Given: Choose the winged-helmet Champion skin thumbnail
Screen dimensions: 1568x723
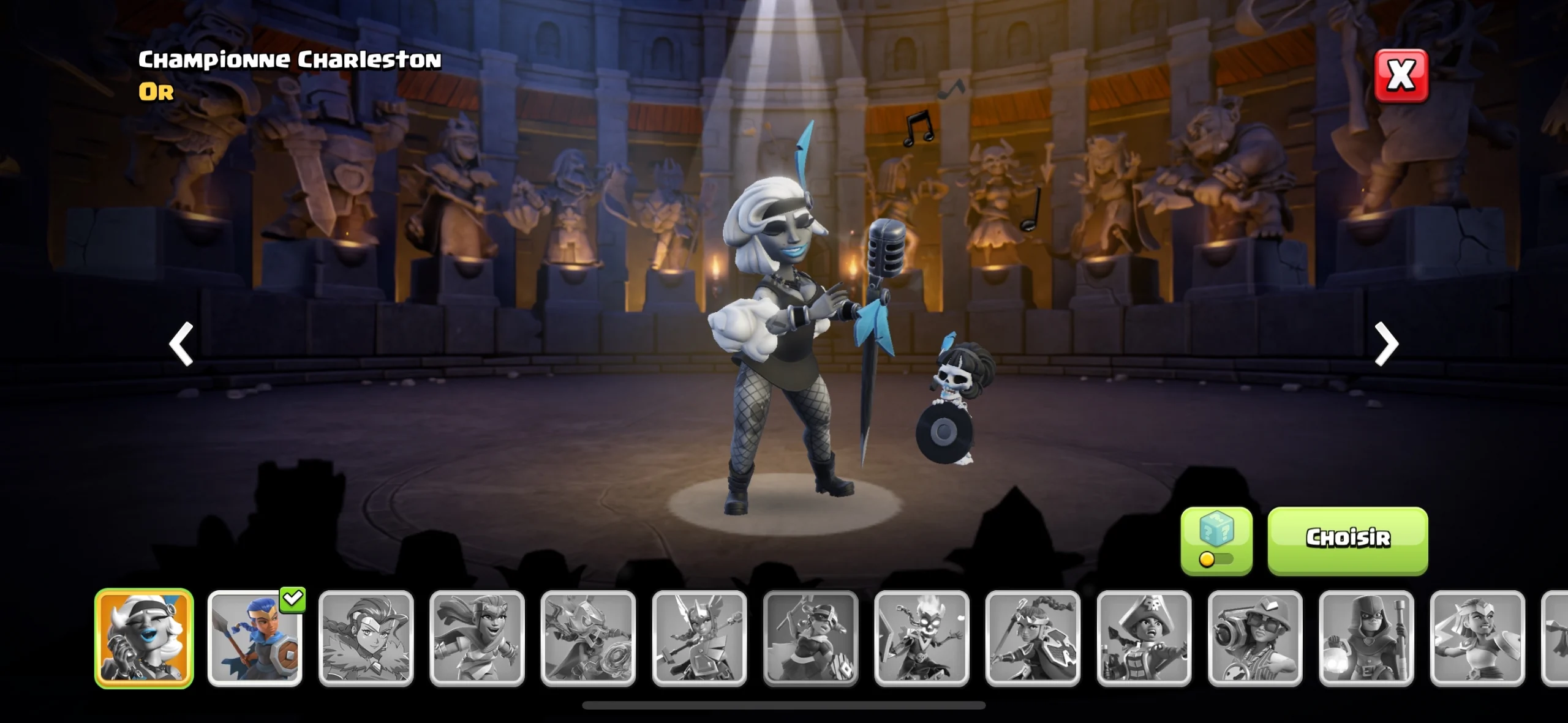Looking at the screenshot, I should [x=699, y=638].
